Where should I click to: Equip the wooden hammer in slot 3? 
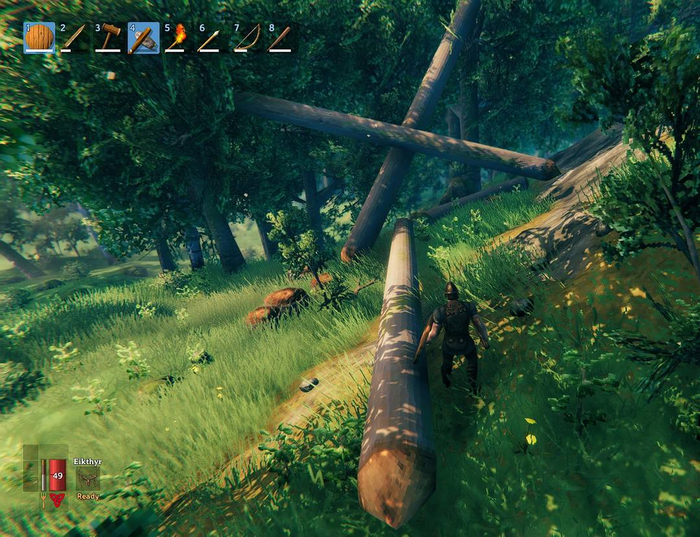(109, 38)
